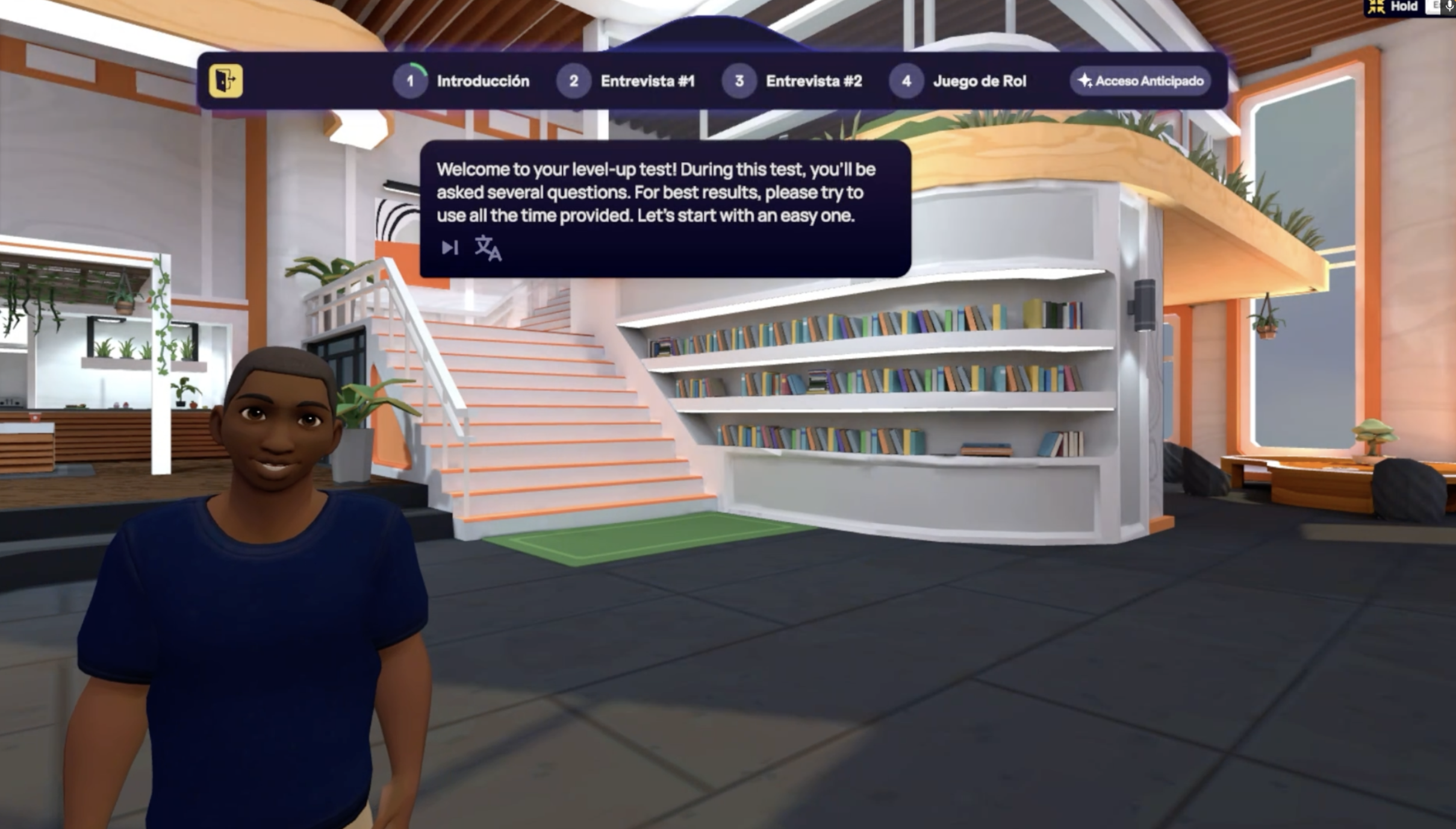Click the Hold button
This screenshot has height=829, width=1456.
(1396, 7)
